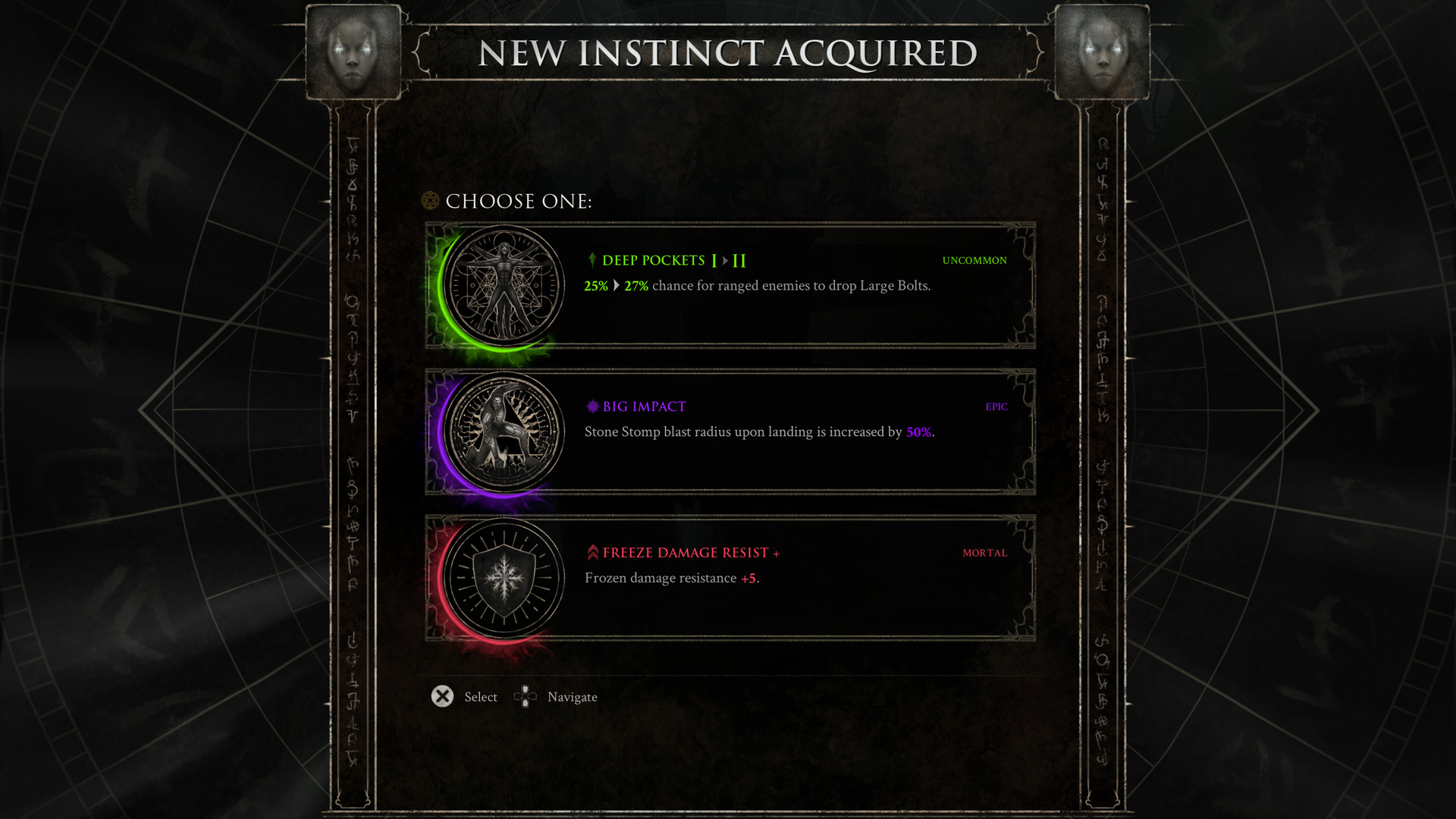Click the left face portrait in the header

point(353,52)
